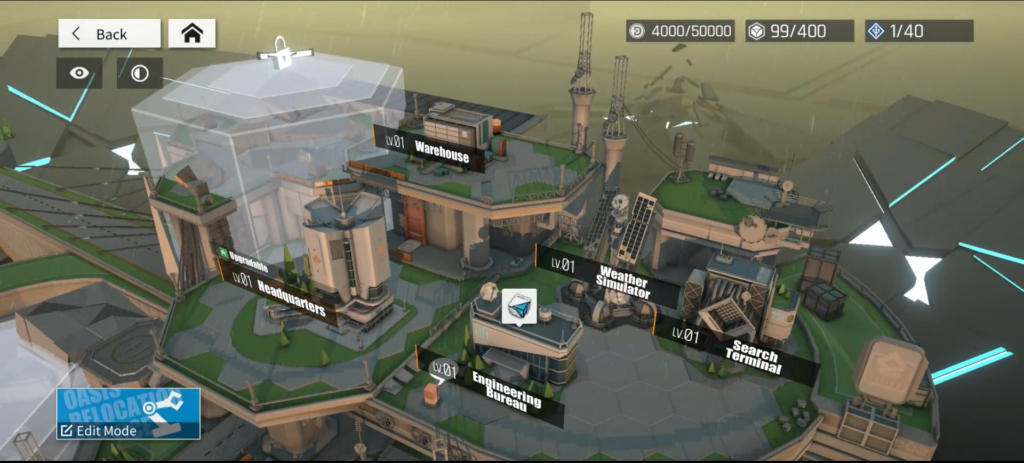Enter Edit Mode
The width and height of the screenshot is (1024, 463).
tap(128, 414)
